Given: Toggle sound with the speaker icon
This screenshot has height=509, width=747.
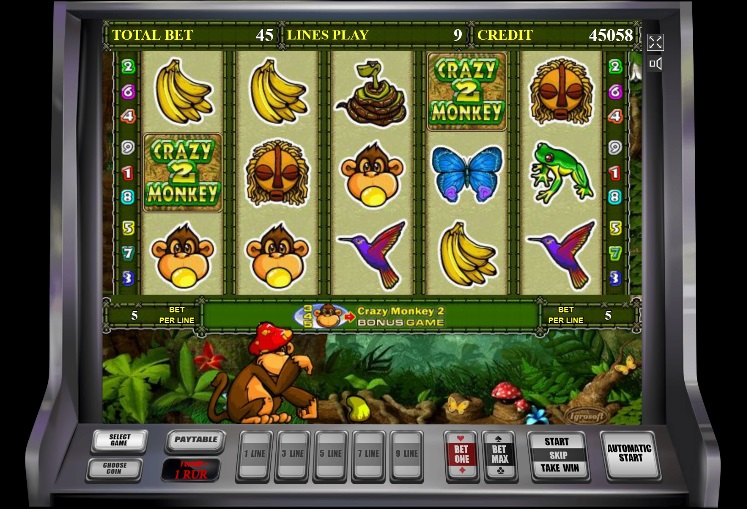Looking at the screenshot, I should coord(655,64).
